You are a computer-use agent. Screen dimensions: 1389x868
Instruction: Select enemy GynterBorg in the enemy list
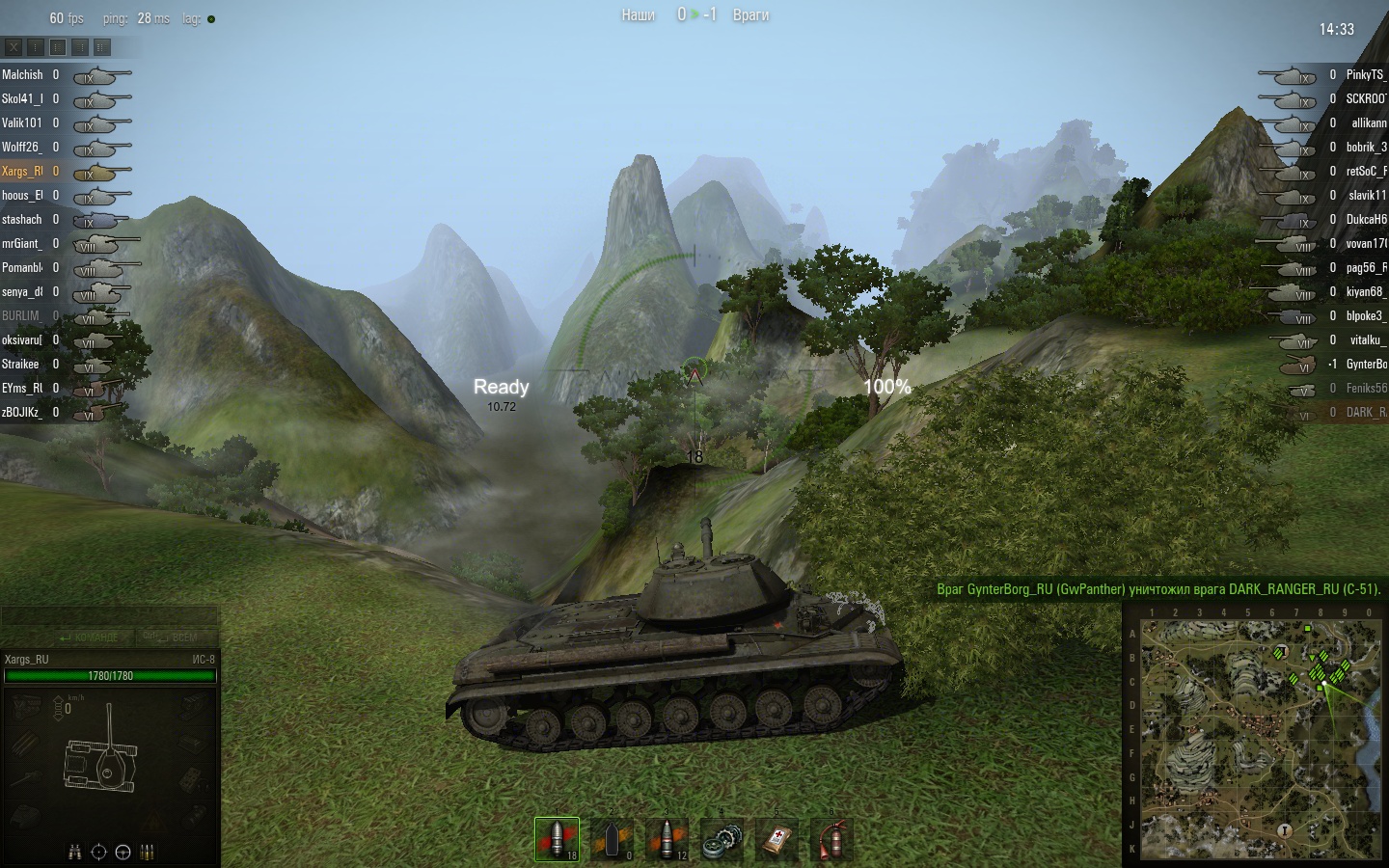pyautogui.click(x=1366, y=364)
